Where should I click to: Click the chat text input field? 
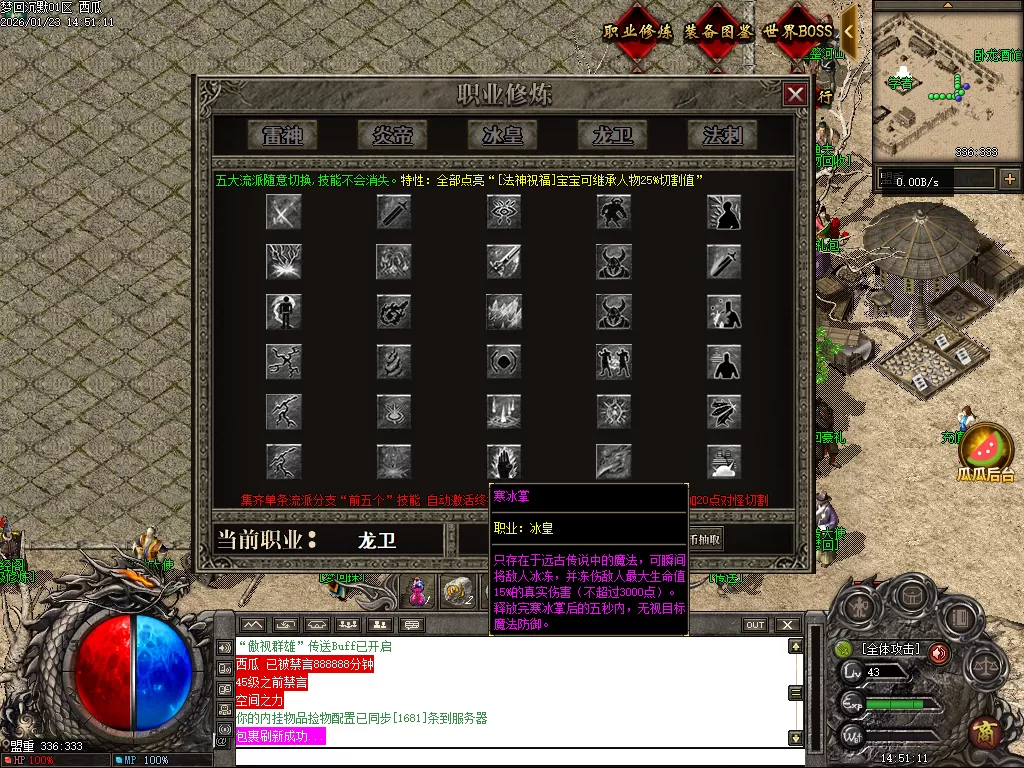pos(510,757)
